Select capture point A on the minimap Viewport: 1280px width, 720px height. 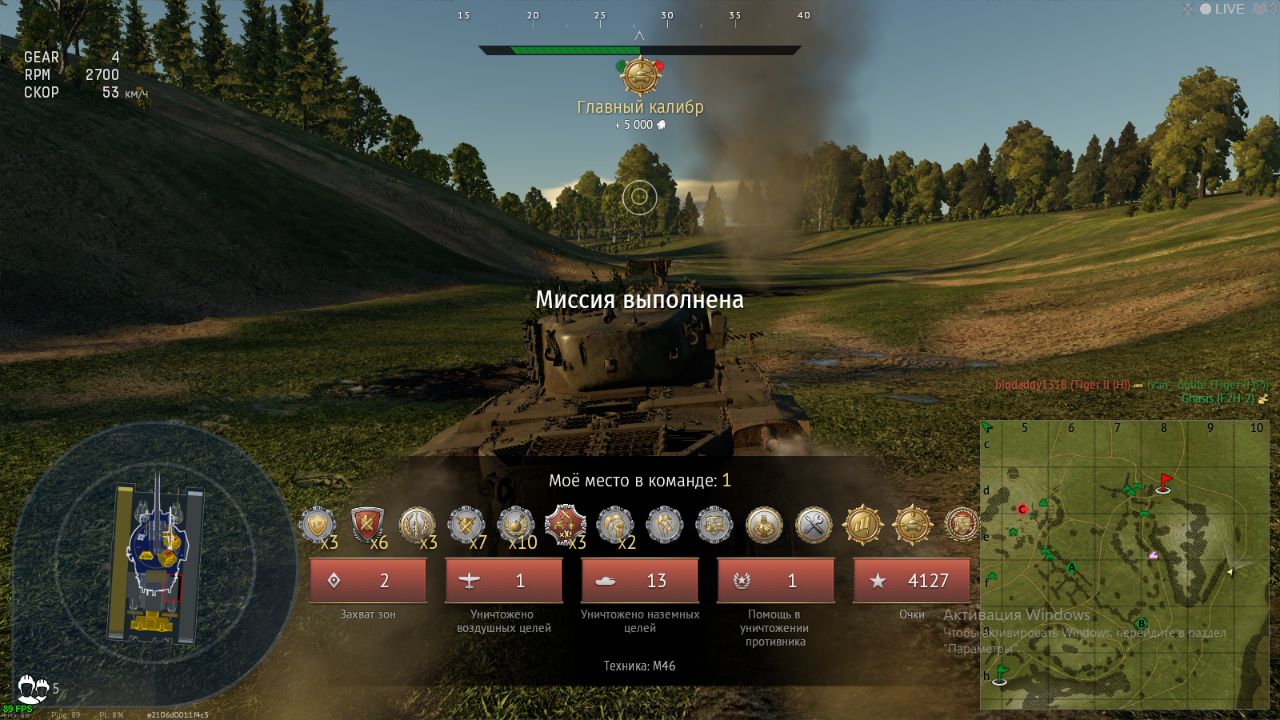1072,568
